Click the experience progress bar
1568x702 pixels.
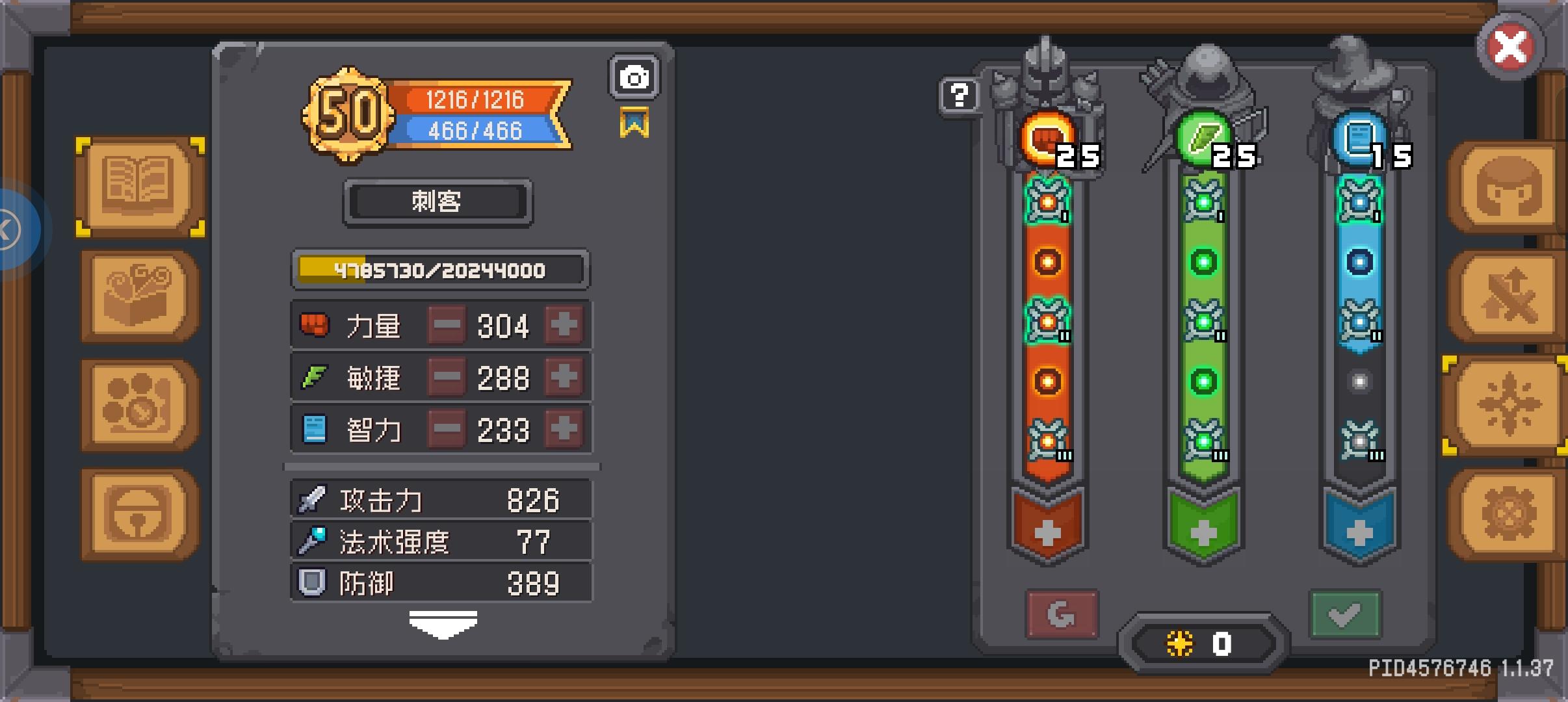pos(439,269)
